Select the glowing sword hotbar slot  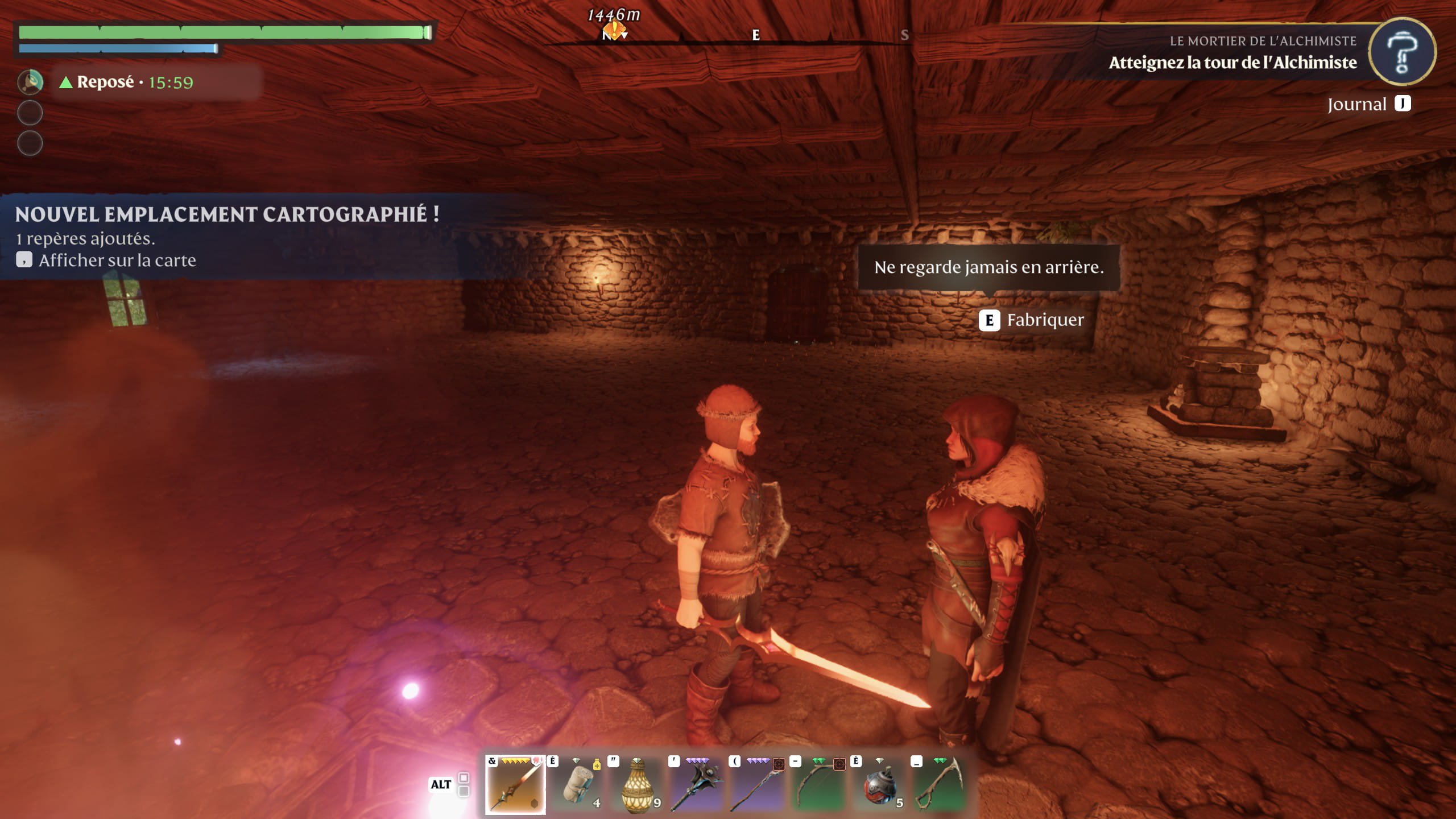(x=515, y=785)
